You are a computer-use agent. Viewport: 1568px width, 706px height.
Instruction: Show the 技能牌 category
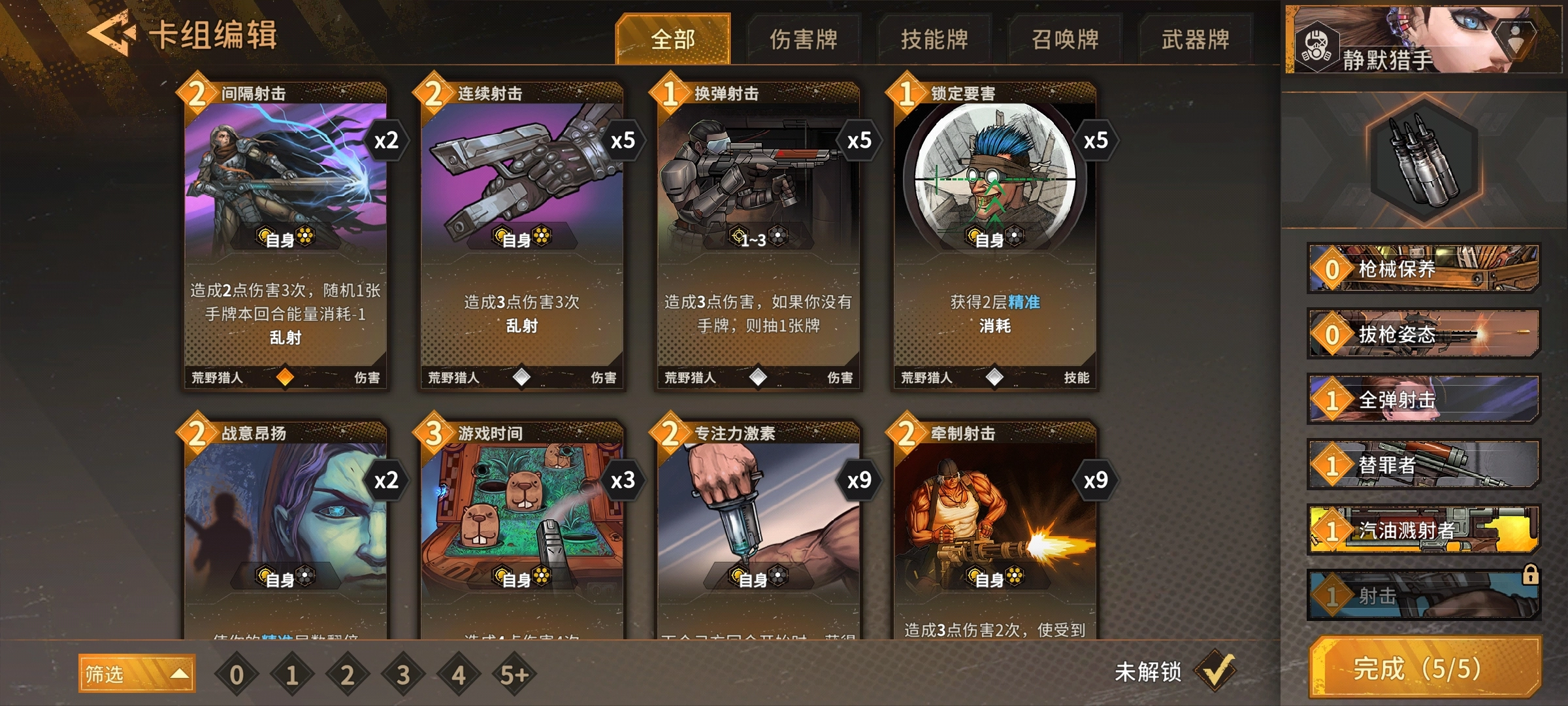934,39
